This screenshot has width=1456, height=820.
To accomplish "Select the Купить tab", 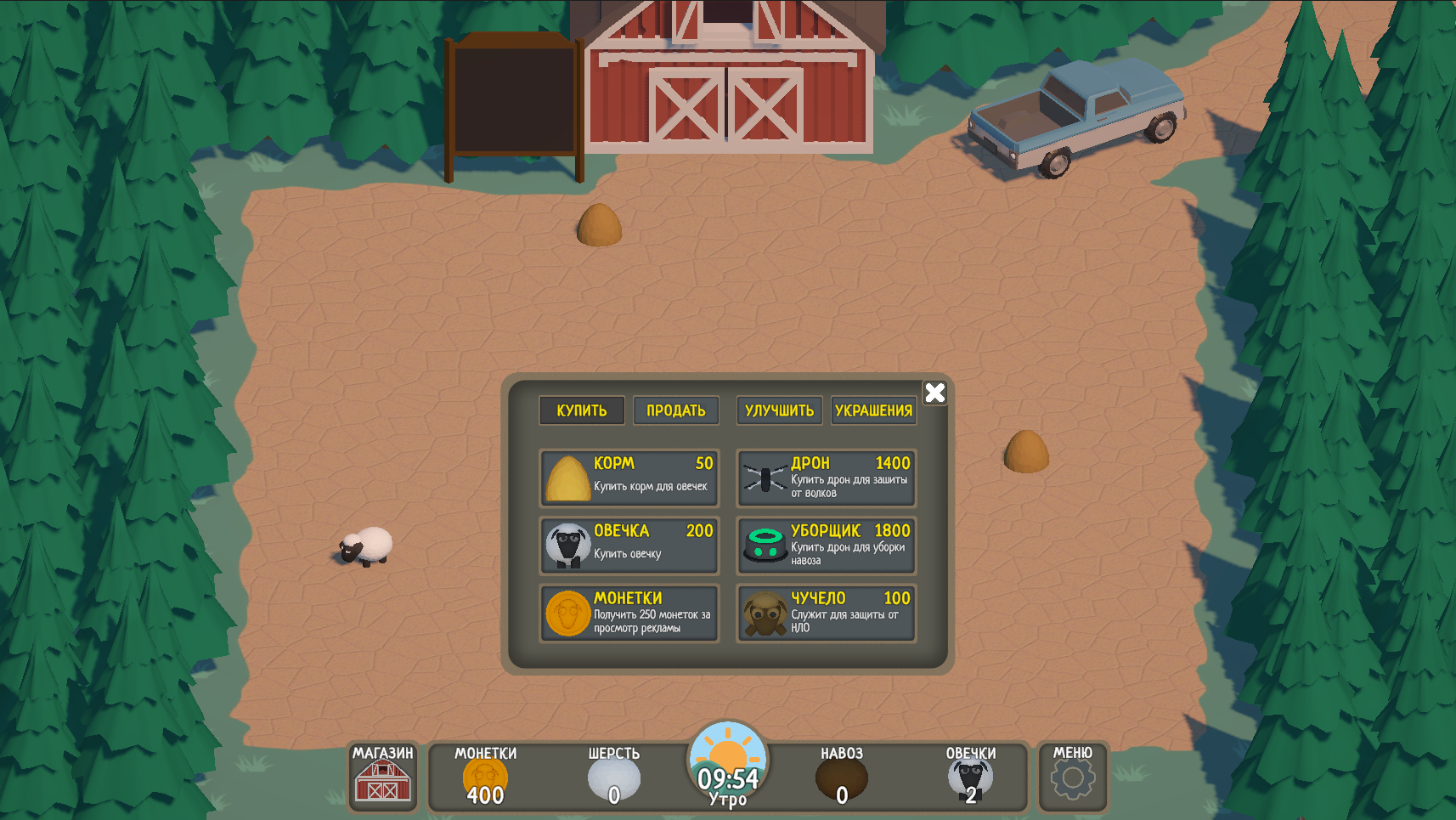I will (581, 410).
